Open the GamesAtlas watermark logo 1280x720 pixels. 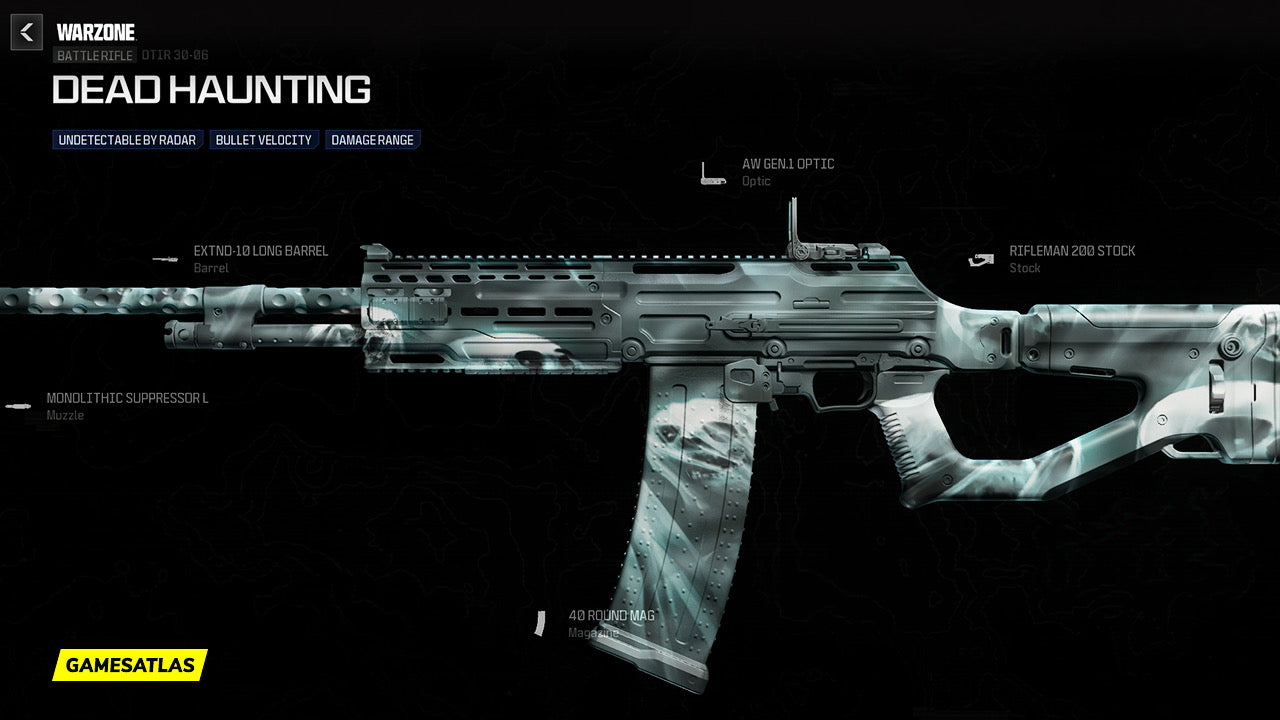(x=130, y=665)
